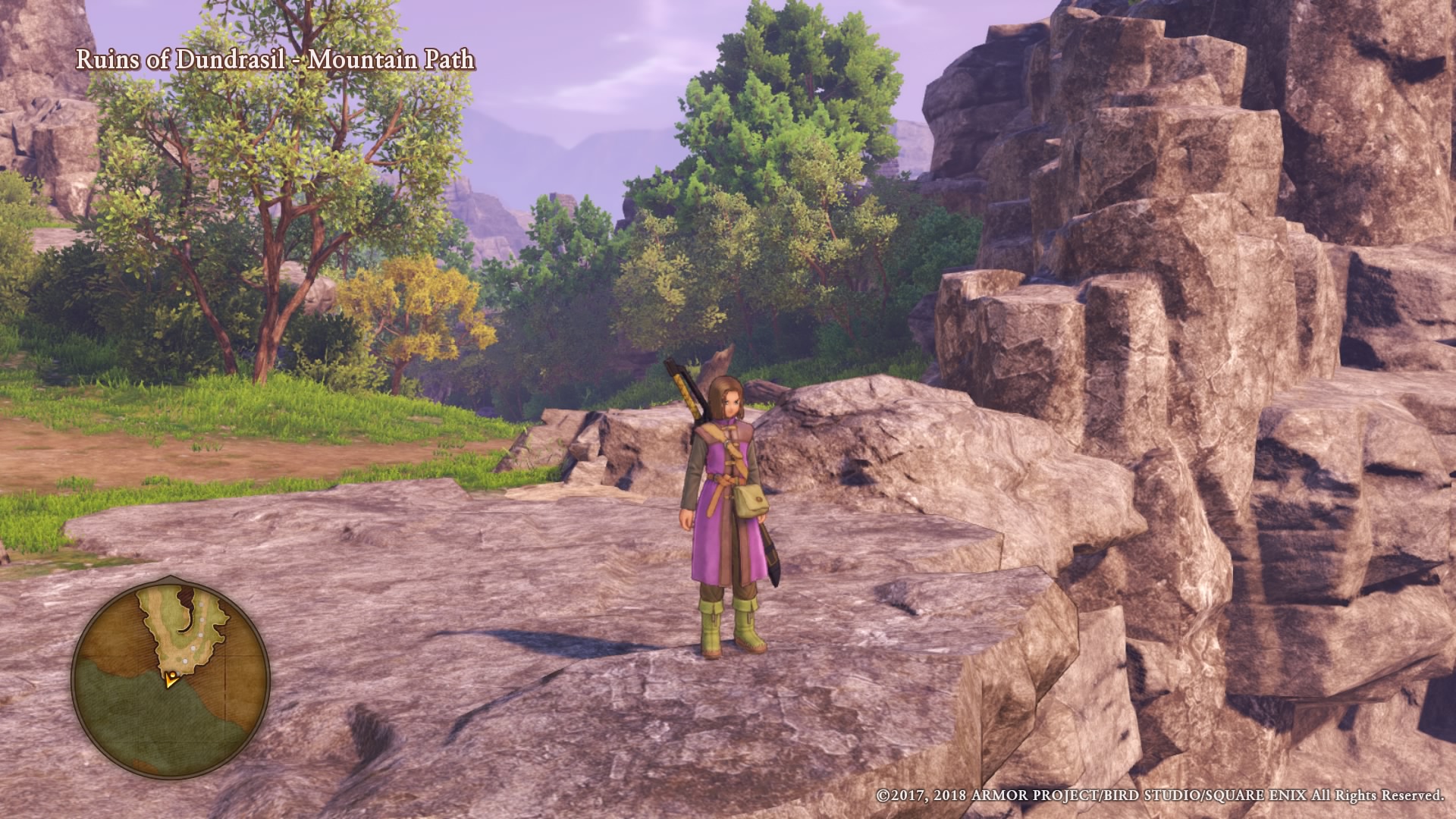Select the player arrow marker on minimap

click(171, 679)
